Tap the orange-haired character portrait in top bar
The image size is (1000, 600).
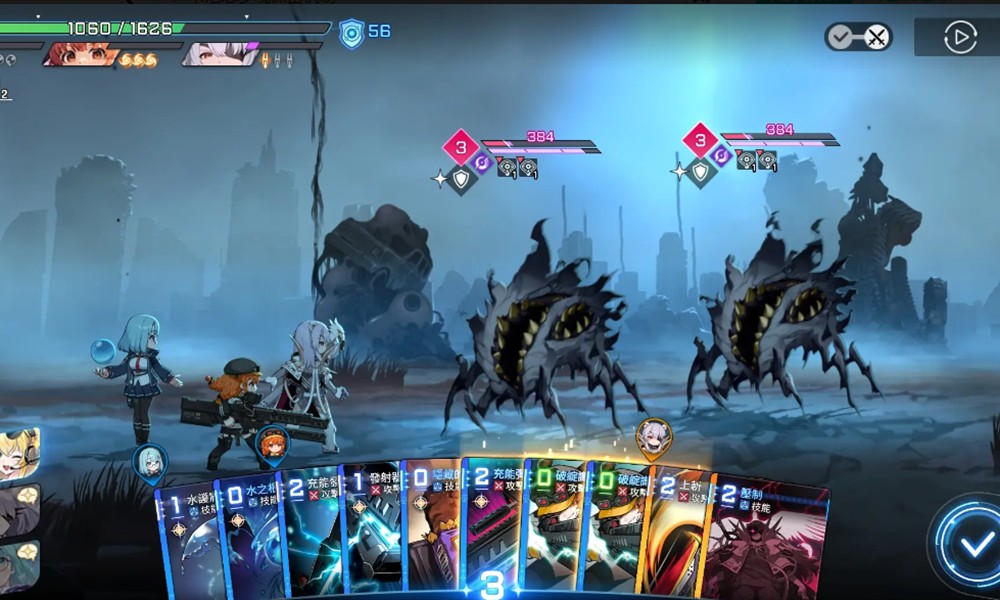82,54
